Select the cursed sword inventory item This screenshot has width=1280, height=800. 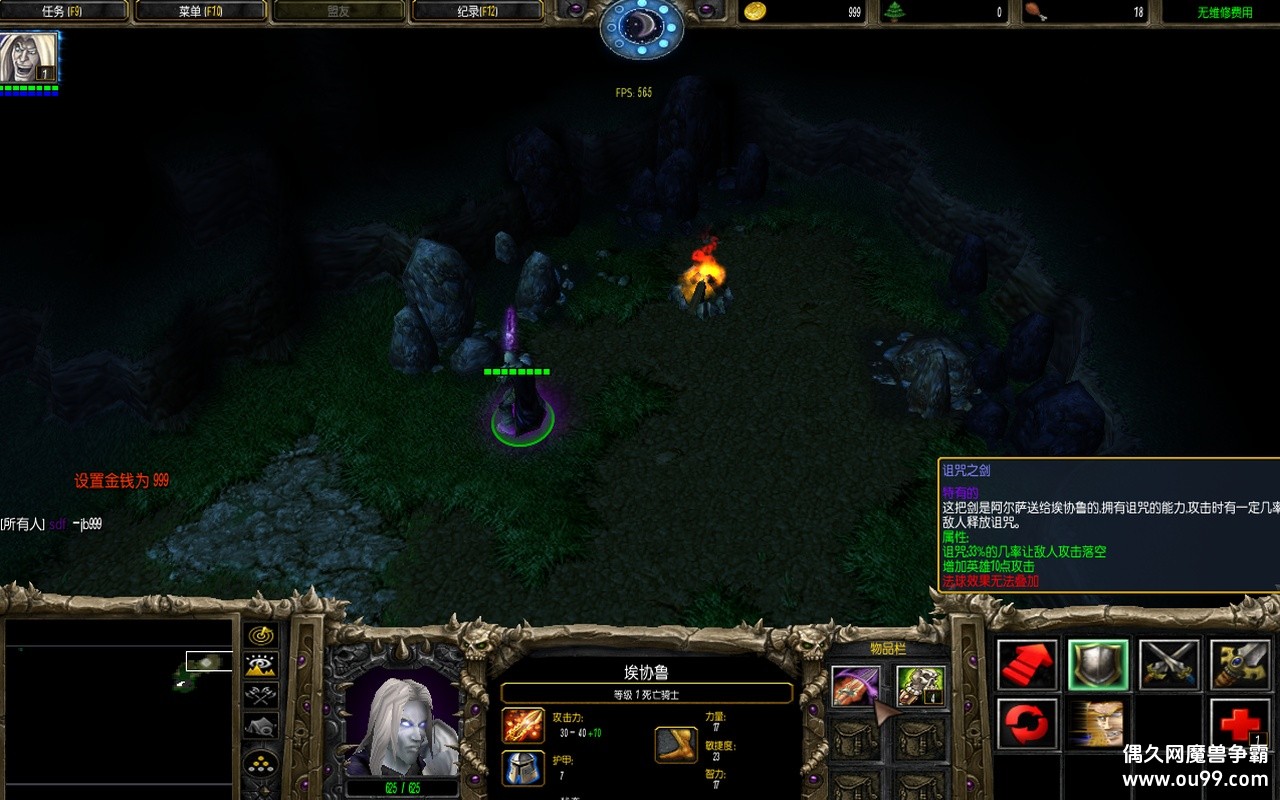point(856,686)
